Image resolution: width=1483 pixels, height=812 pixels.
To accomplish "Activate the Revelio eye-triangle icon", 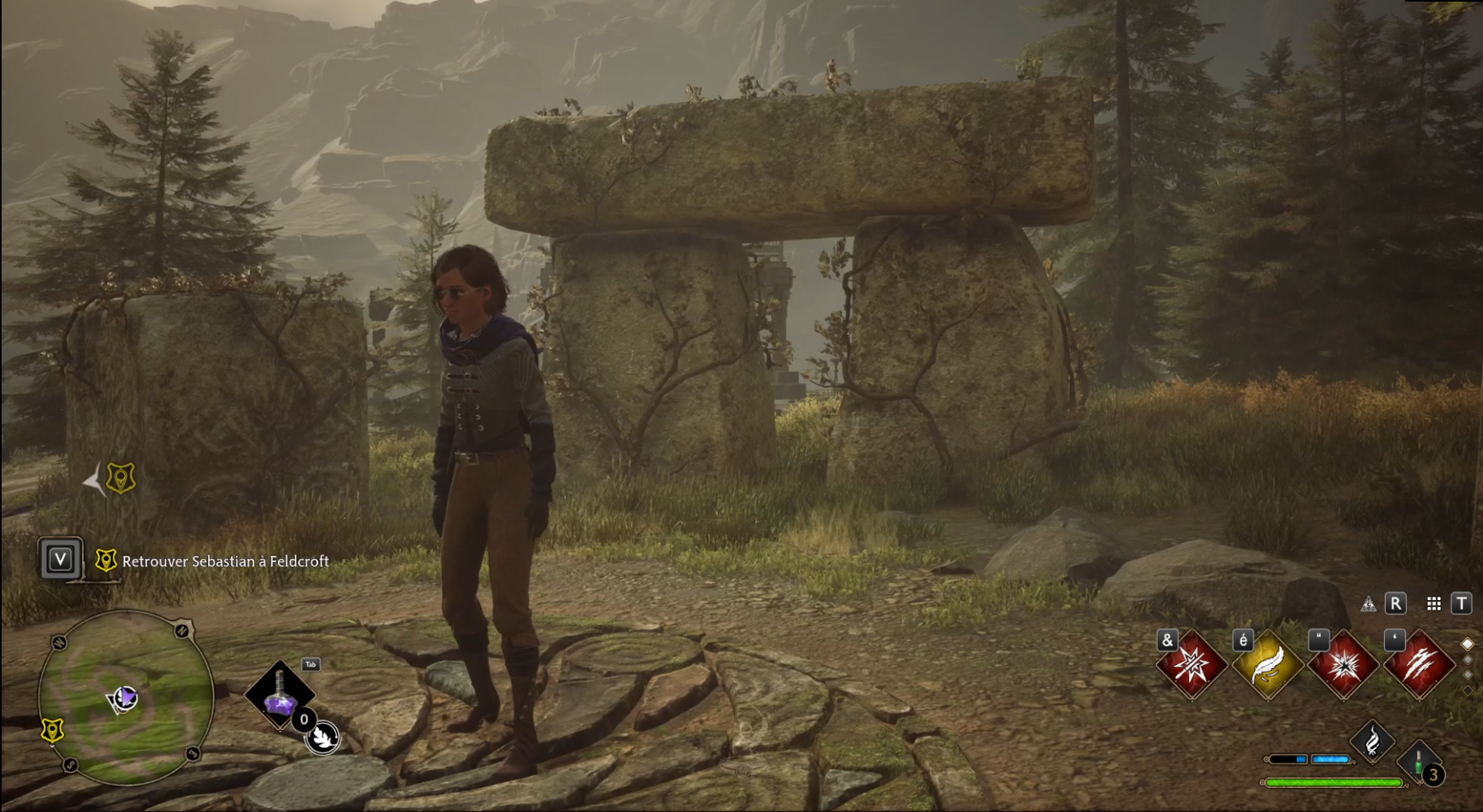I will 1368,604.
